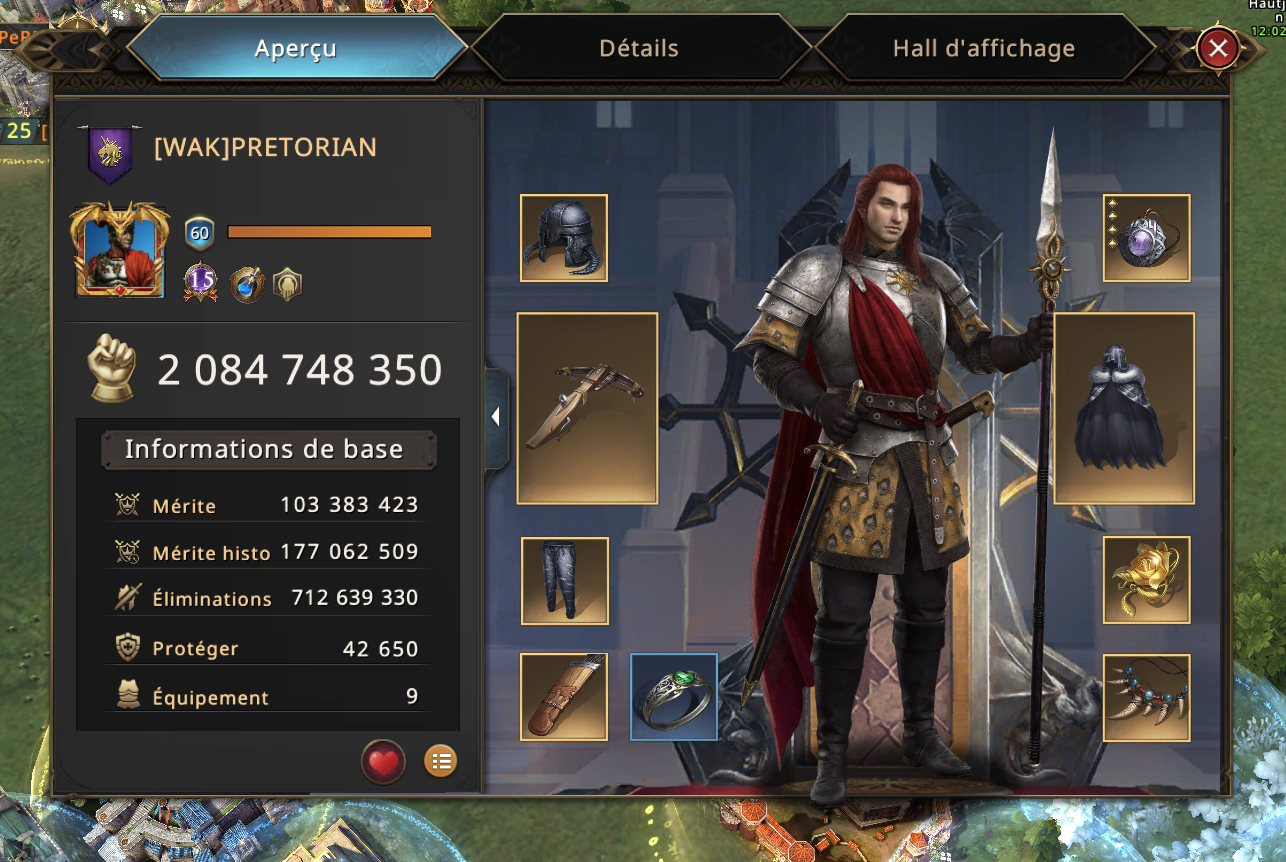The width and height of the screenshot is (1286, 862).
Task: Select the helmet equipment slot
Action: (564, 238)
